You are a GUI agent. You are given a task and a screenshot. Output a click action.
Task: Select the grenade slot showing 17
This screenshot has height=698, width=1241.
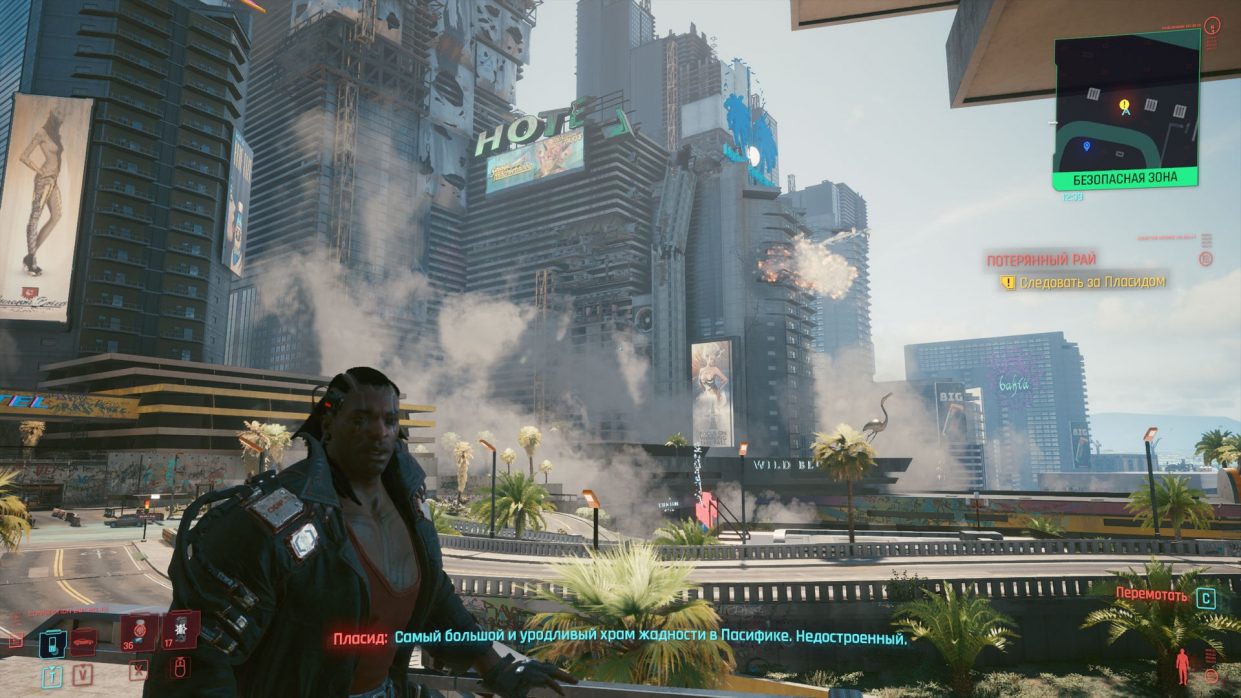click(x=180, y=630)
